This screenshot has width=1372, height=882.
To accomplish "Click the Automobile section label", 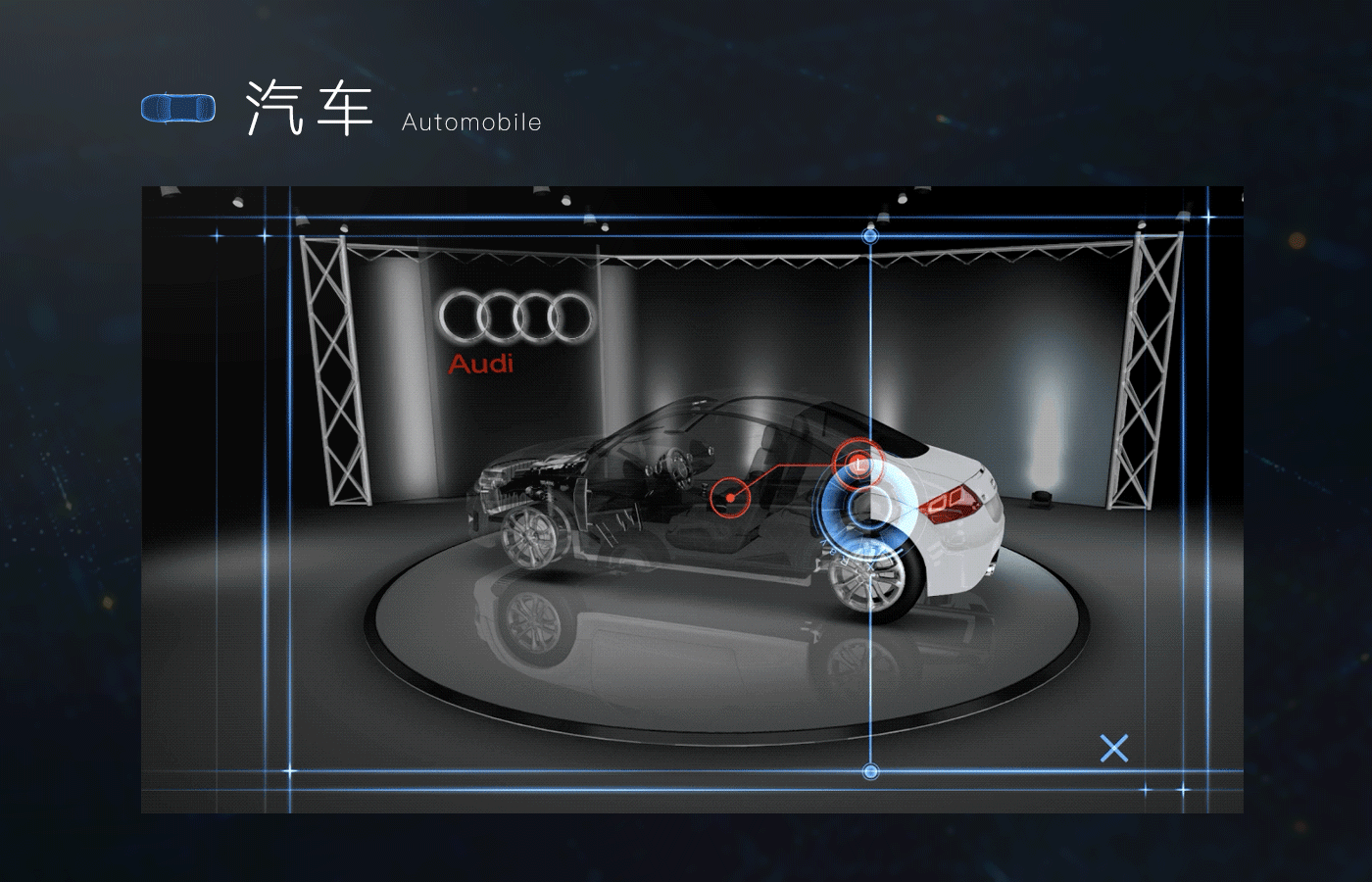I will [469, 122].
